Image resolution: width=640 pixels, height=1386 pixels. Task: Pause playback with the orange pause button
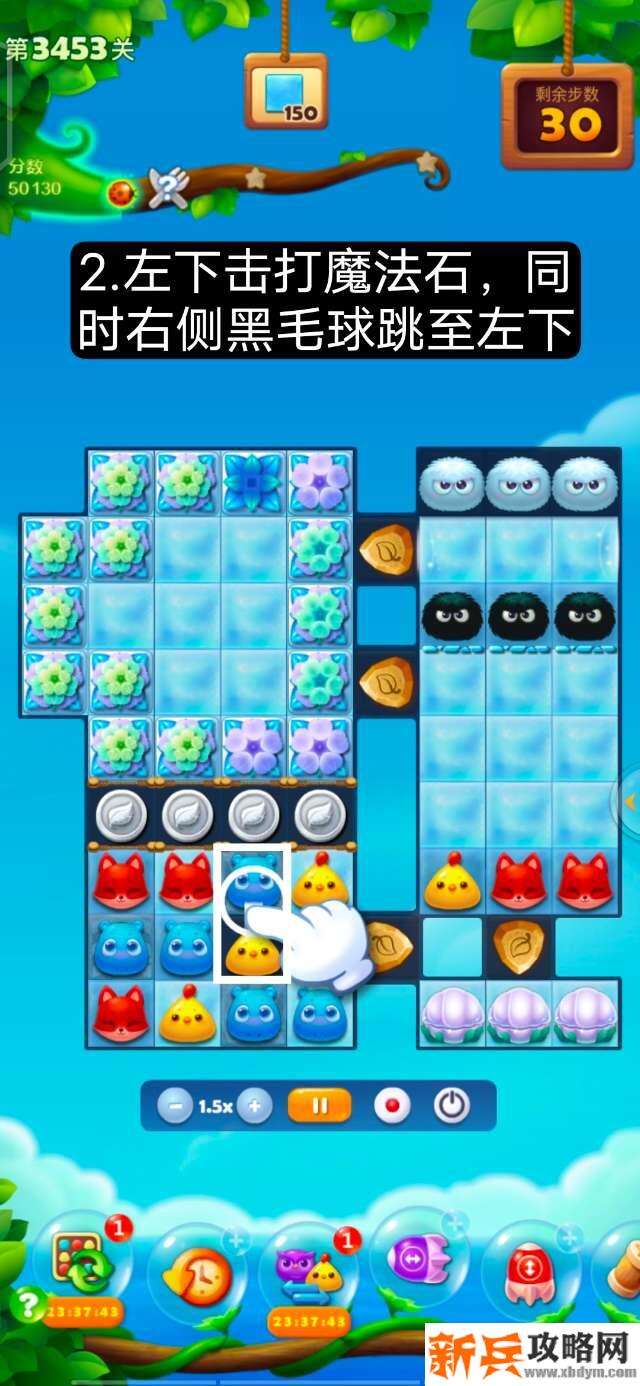click(x=320, y=1106)
